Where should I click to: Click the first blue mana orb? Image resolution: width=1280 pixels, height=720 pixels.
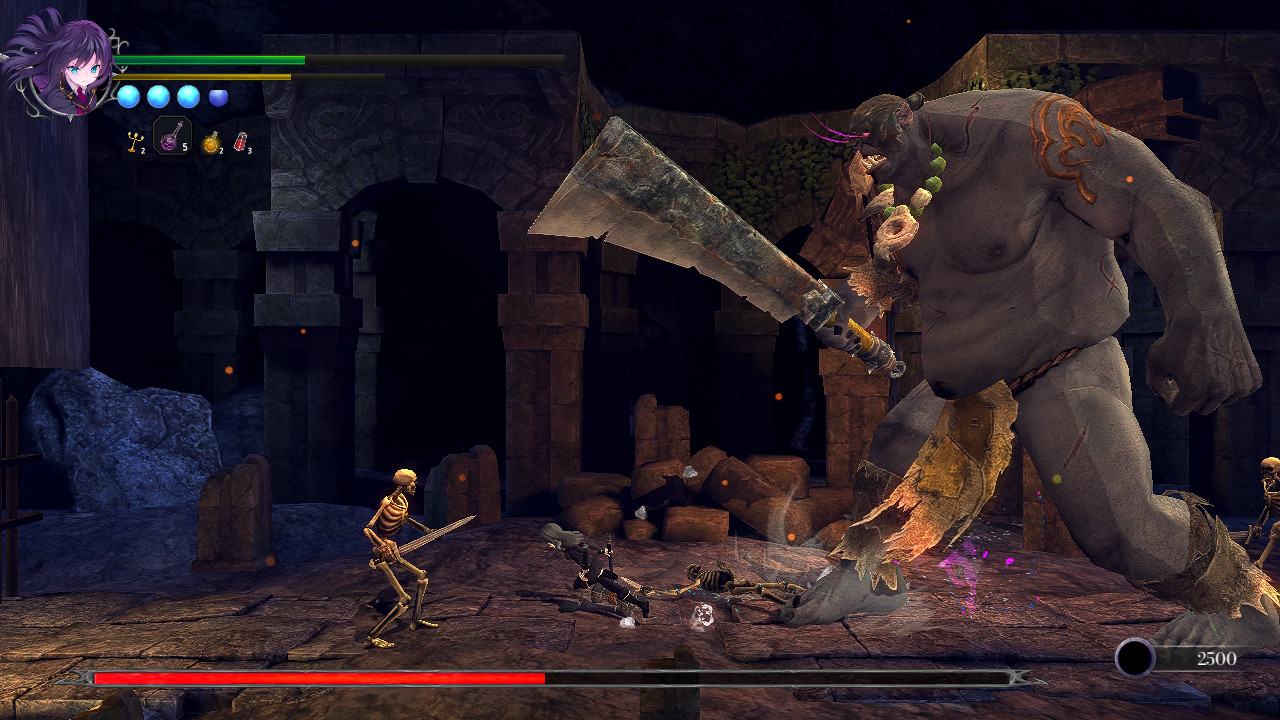[x=129, y=97]
